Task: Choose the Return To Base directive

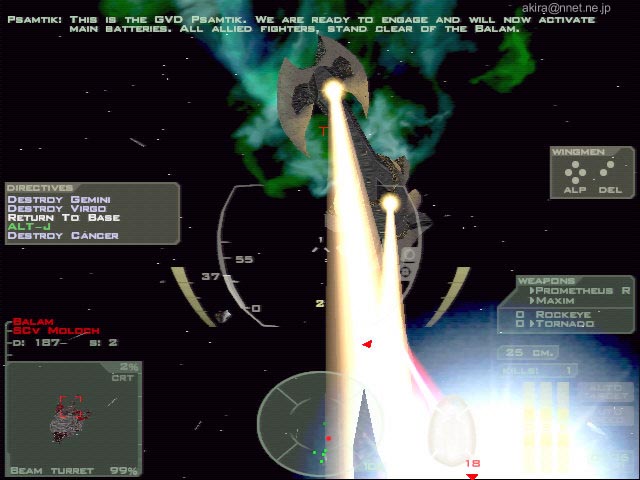Action: [64, 217]
